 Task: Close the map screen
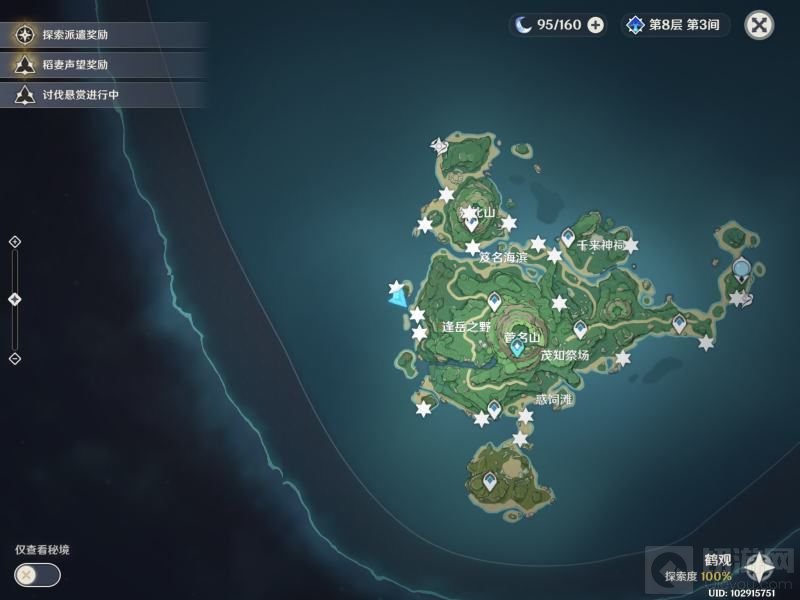760,25
